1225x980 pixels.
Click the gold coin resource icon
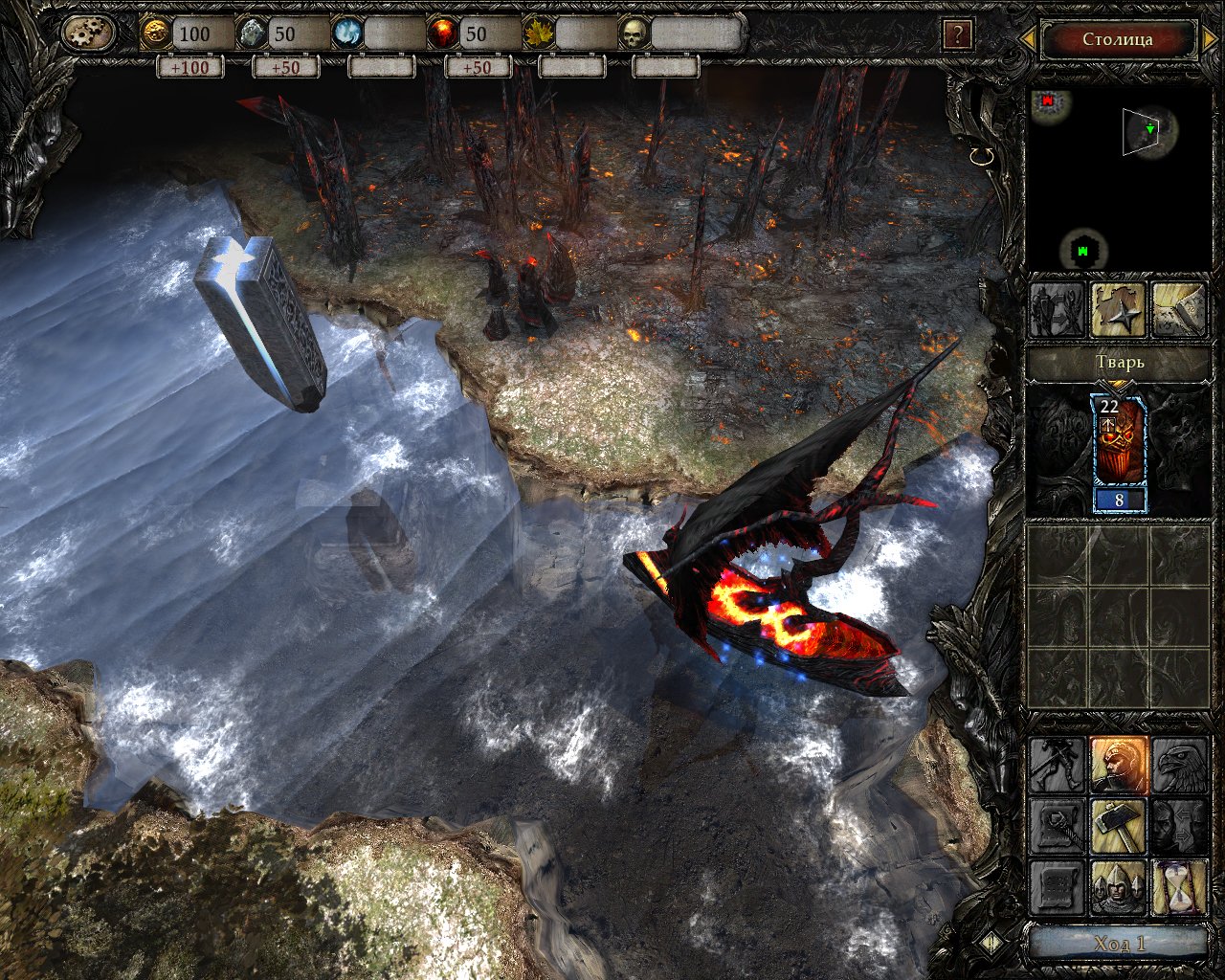pos(155,34)
